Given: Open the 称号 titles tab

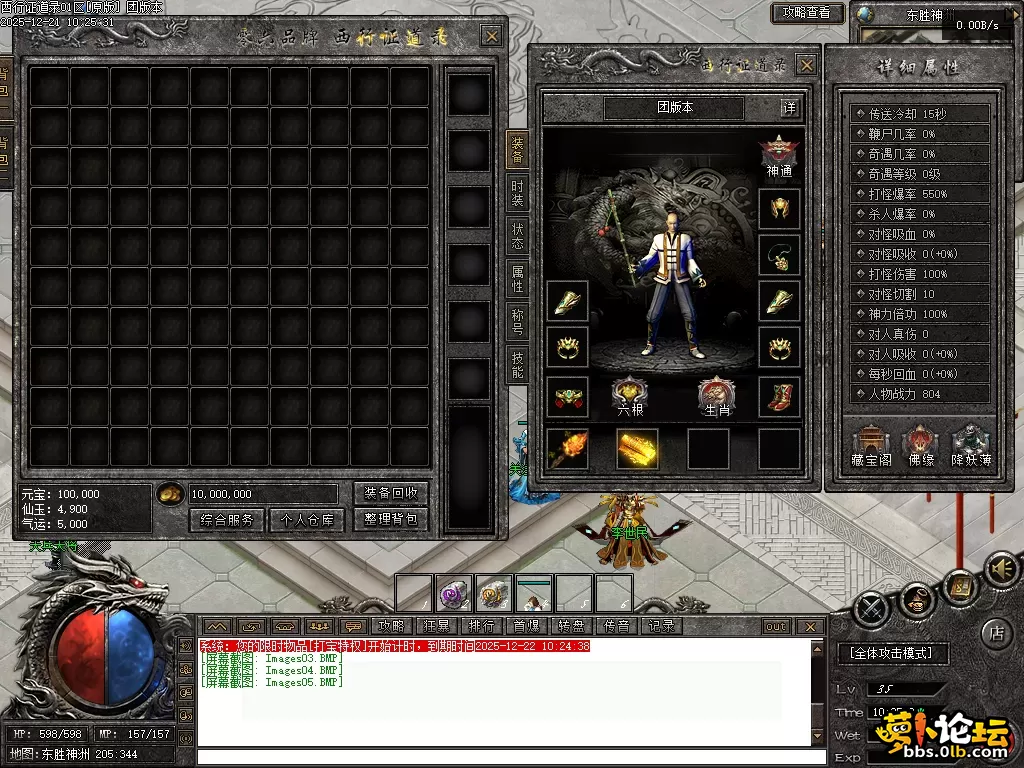Looking at the screenshot, I should pos(517,320).
